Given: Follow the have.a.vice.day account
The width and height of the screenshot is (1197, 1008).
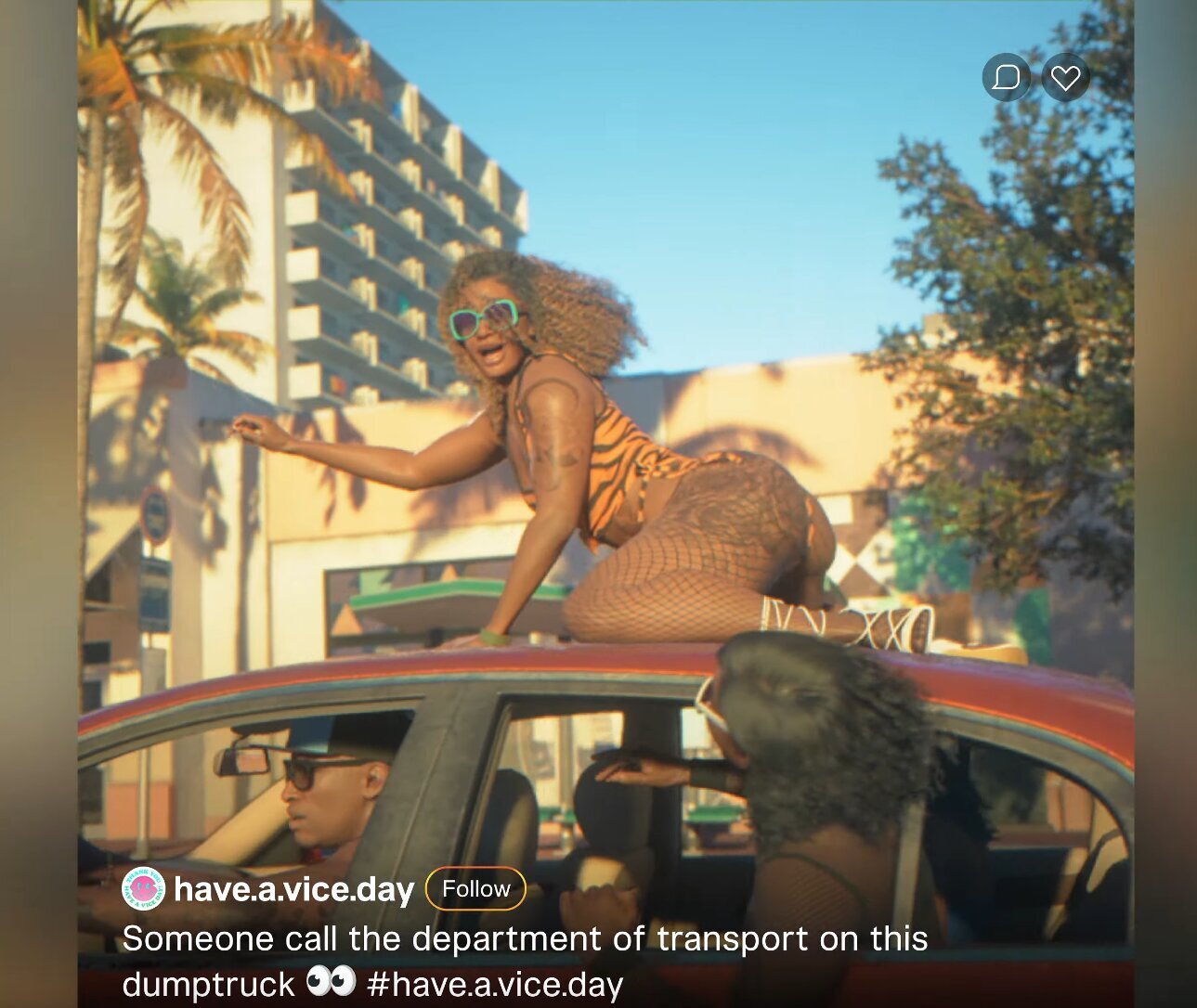Looking at the screenshot, I should coord(475,888).
